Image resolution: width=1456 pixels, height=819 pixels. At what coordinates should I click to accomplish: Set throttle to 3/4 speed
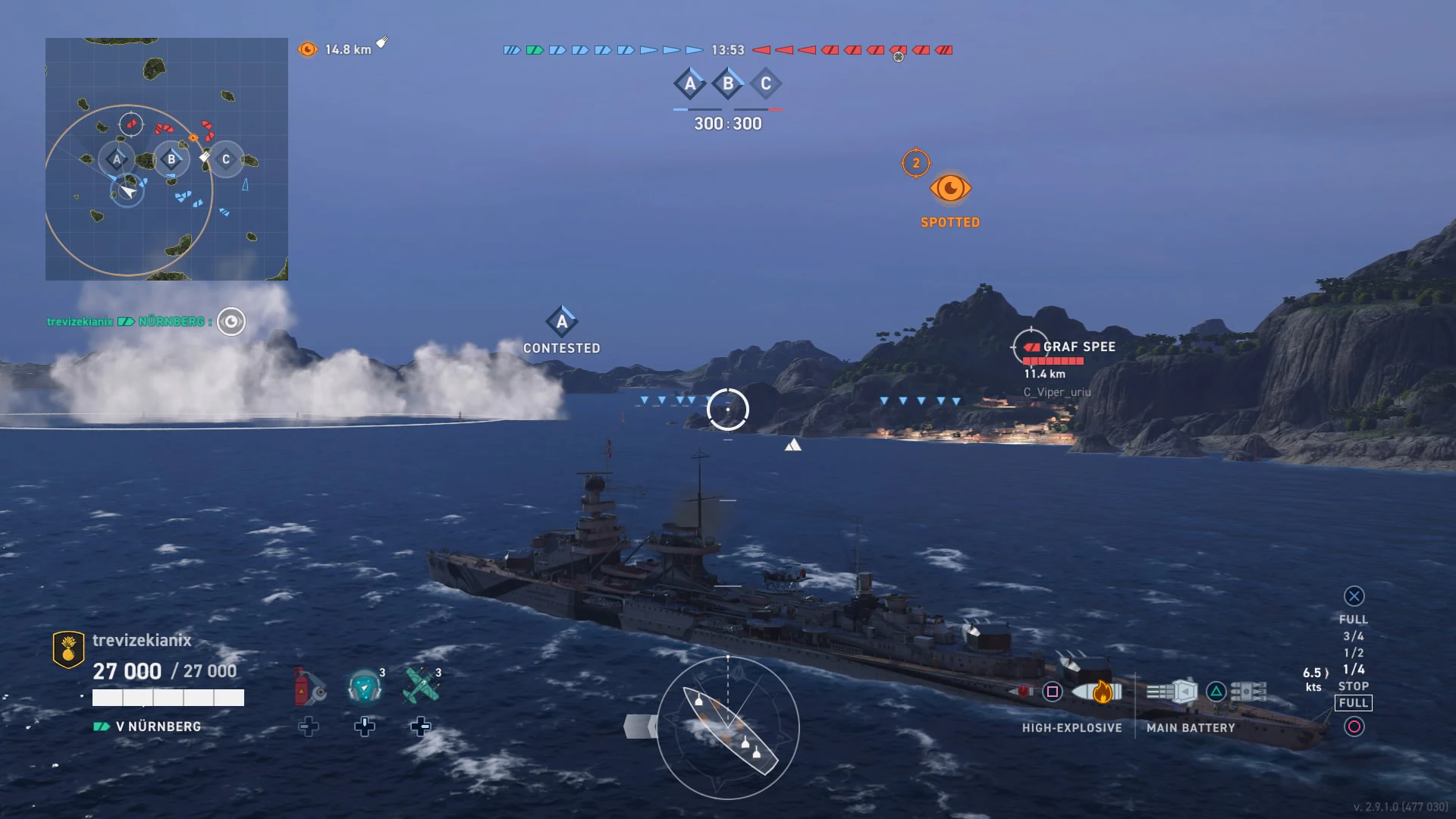click(1354, 636)
